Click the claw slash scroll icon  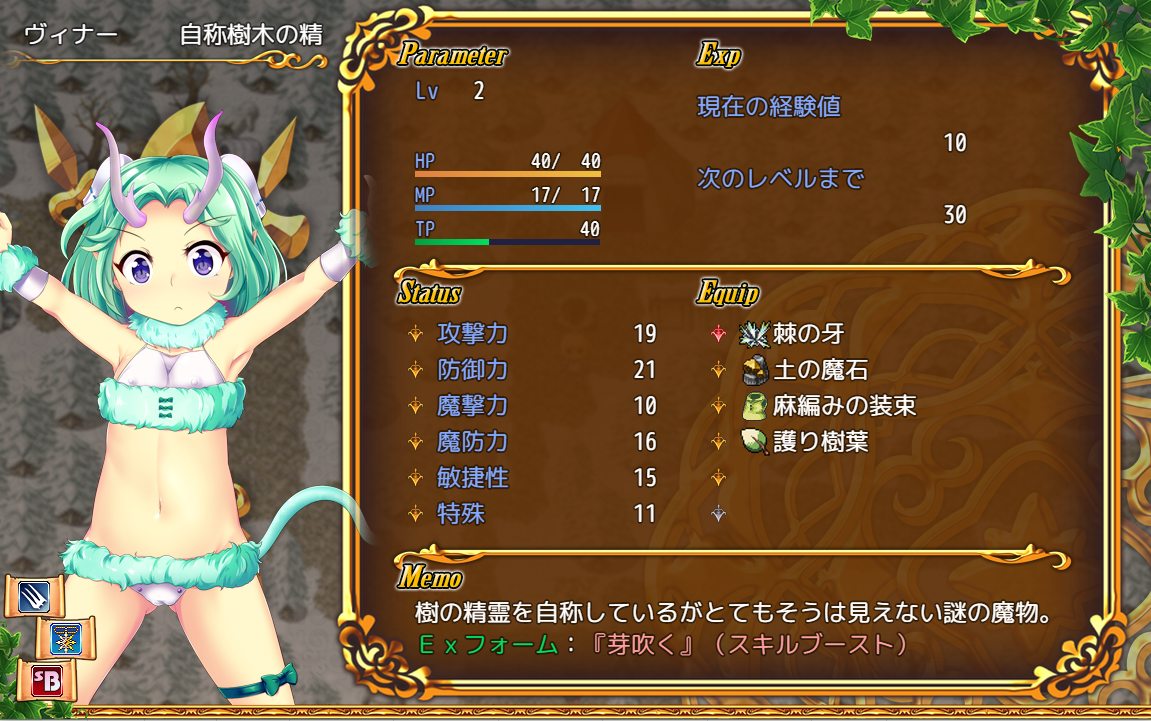tap(34, 597)
